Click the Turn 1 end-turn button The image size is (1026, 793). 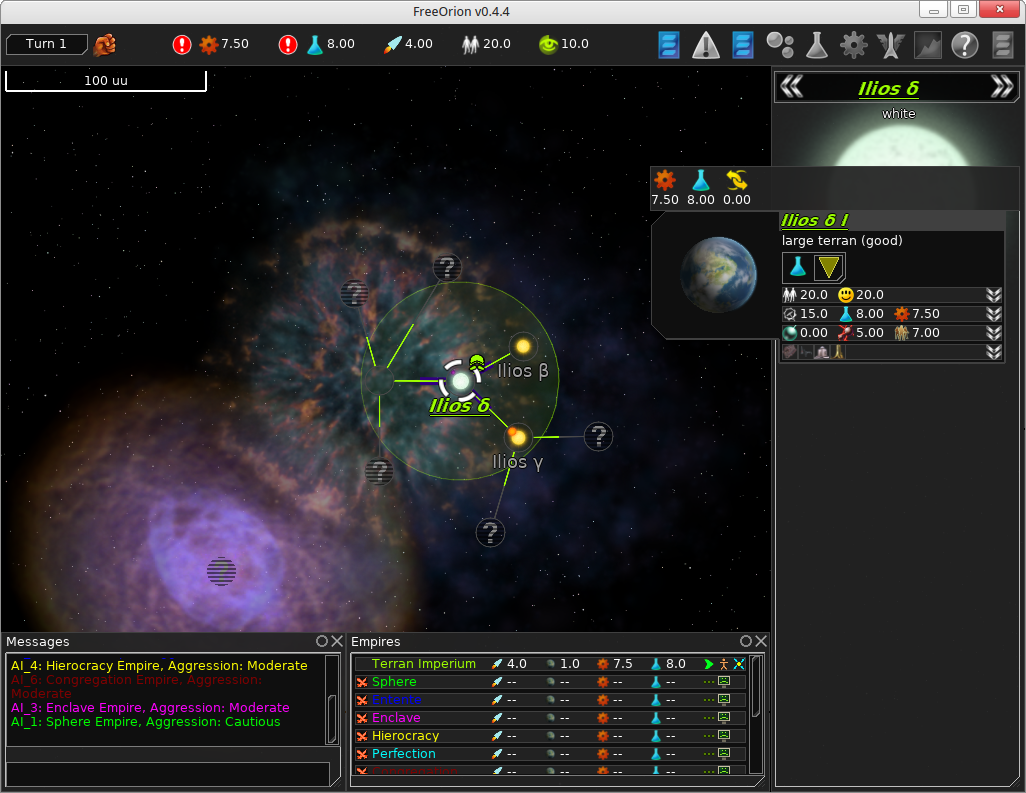point(47,44)
